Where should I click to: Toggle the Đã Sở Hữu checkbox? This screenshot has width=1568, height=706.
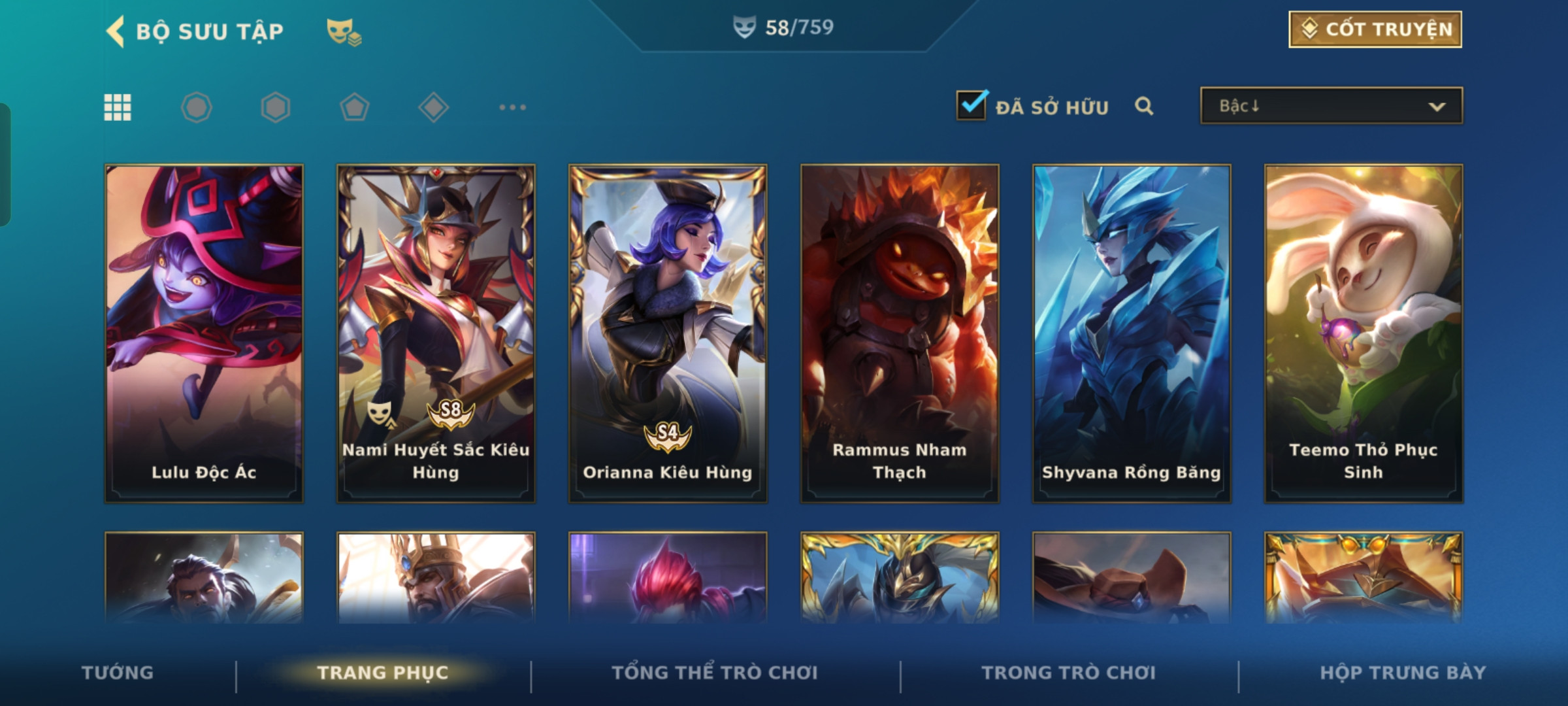(x=971, y=105)
